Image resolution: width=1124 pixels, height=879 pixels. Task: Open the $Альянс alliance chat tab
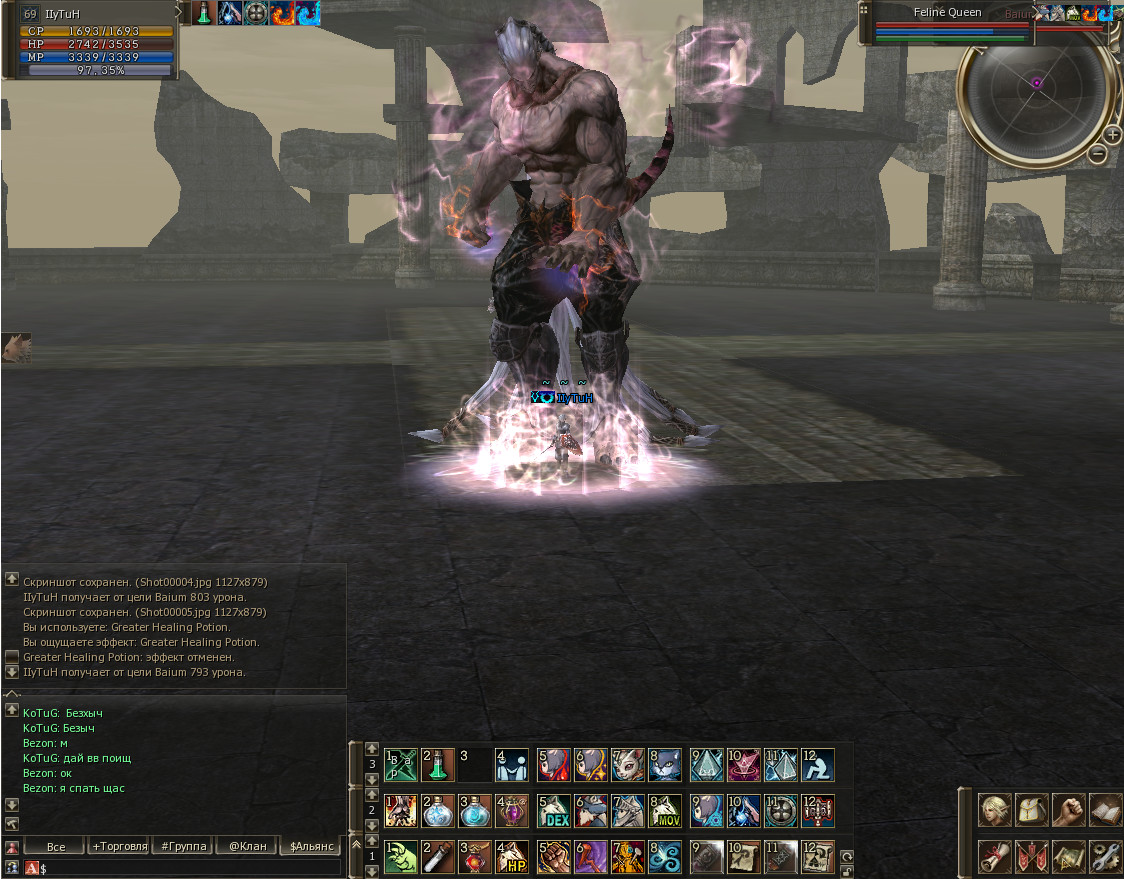coord(311,846)
